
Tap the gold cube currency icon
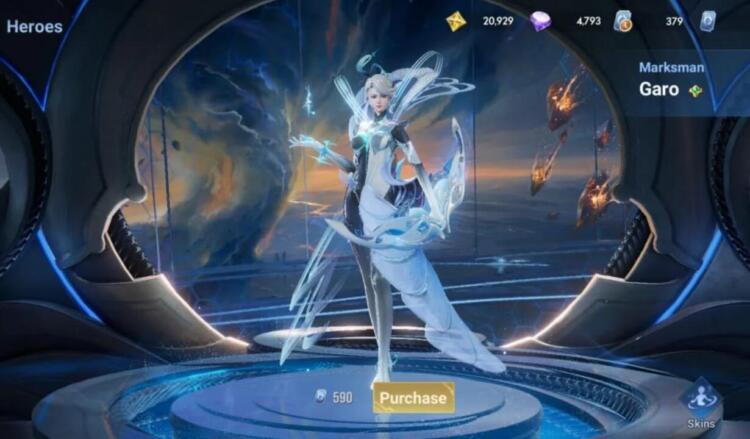(456, 21)
